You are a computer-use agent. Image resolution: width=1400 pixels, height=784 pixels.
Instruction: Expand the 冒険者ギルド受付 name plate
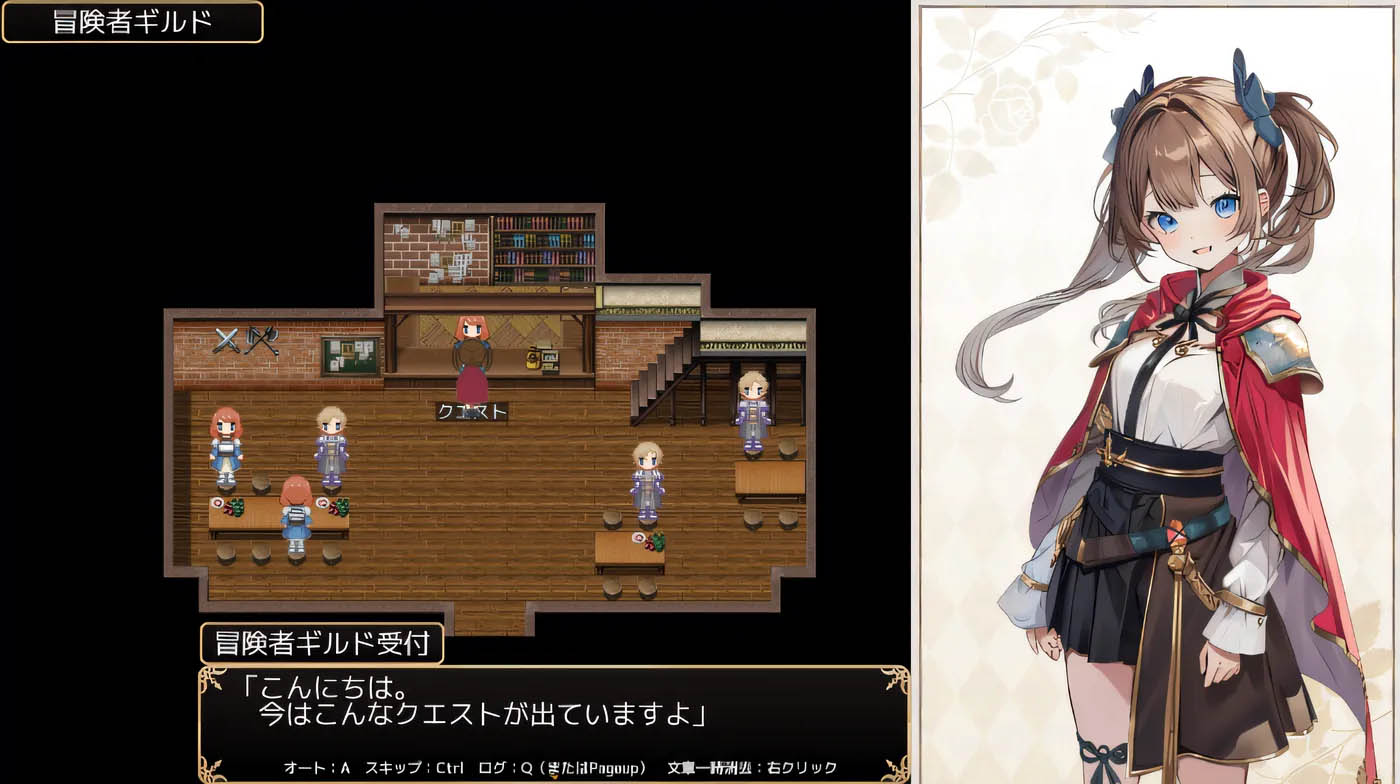click(x=322, y=645)
